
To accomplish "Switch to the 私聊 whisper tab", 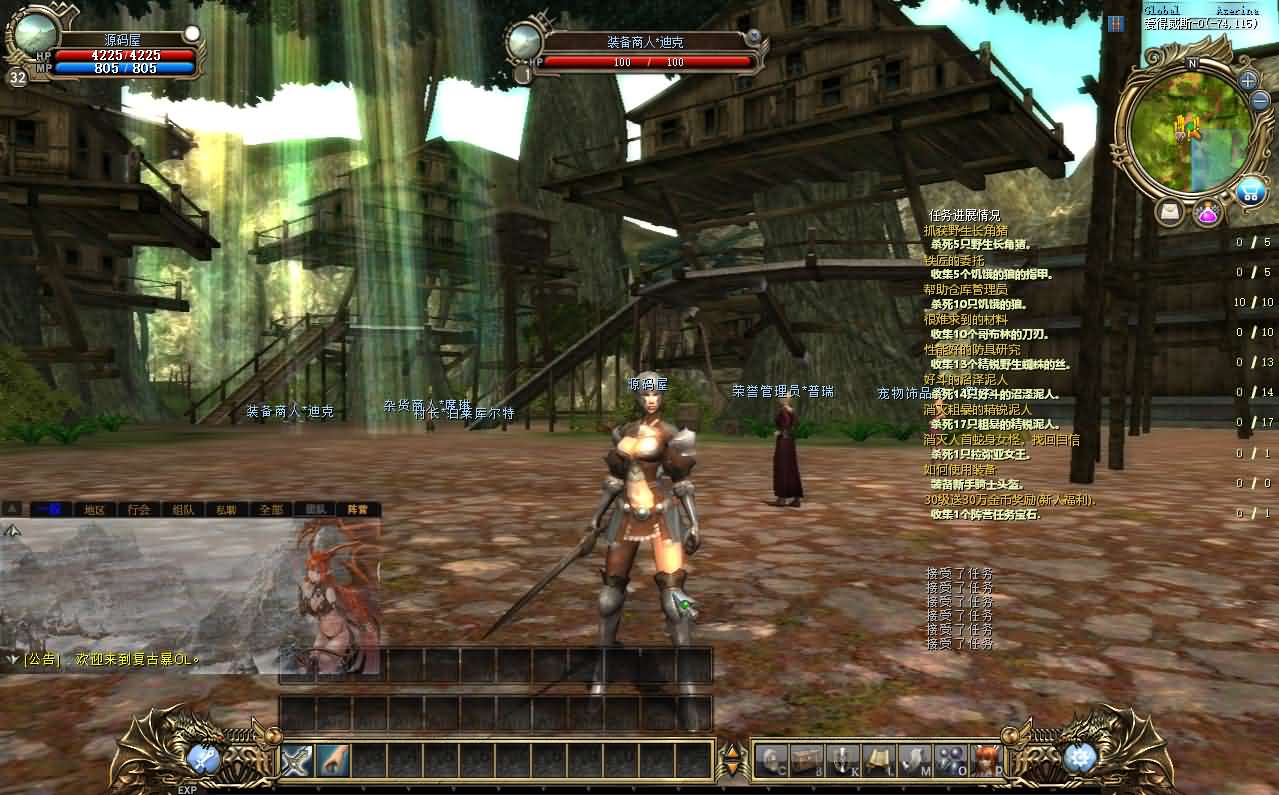I will click(x=227, y=509).
